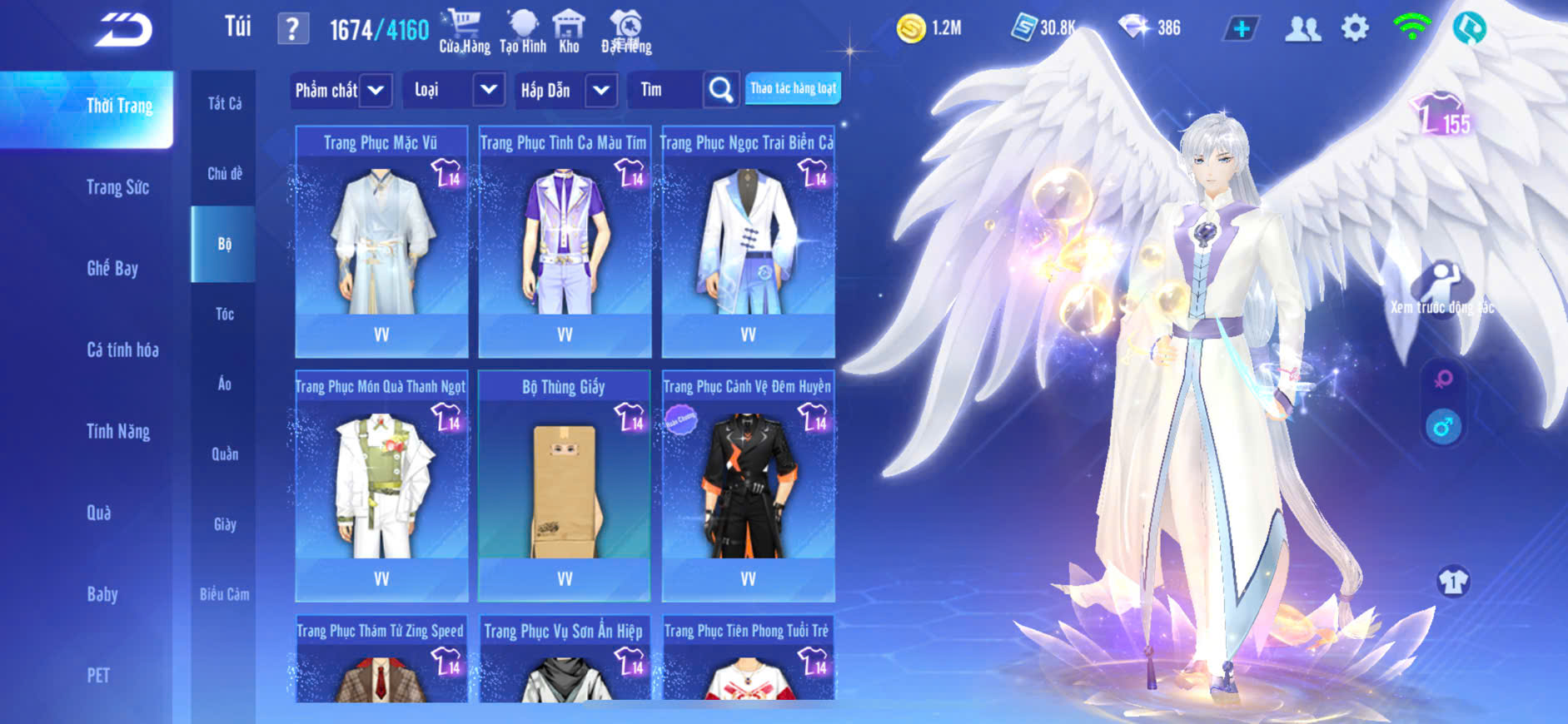
Task: Choose the Bộ Thùng Giấy outfit
Action: click(565, 485)
